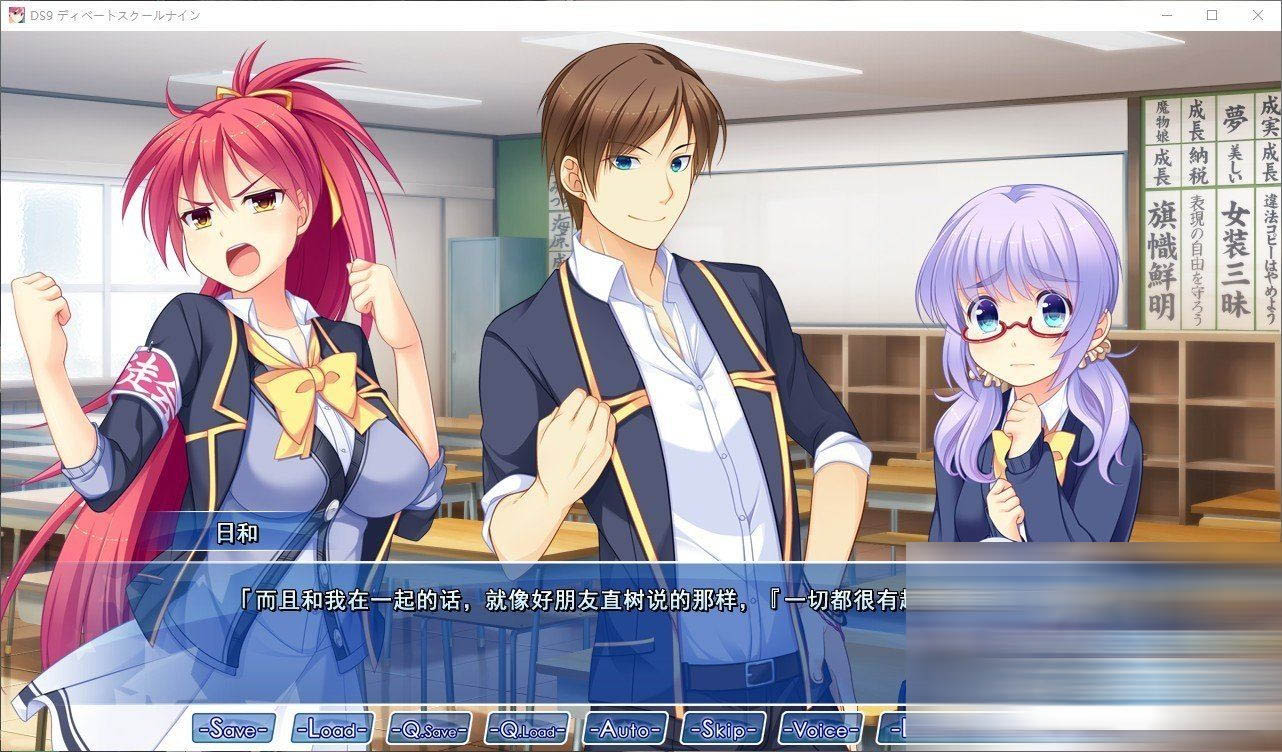
Task: Load the quick save via Q.Load
Action: point(528,729)
